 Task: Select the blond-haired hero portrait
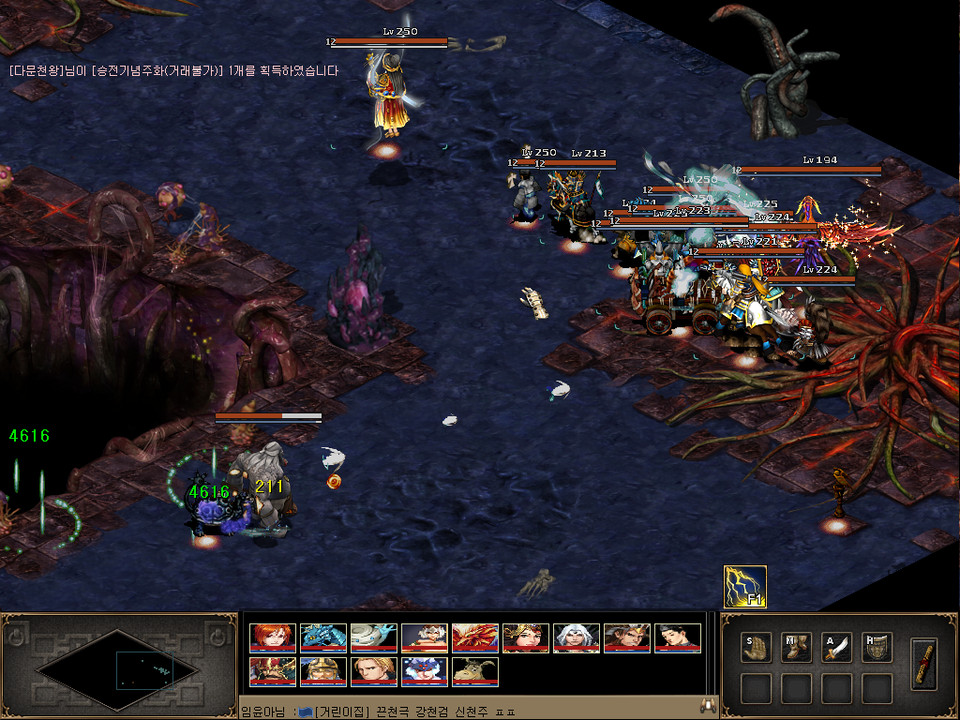374,671
